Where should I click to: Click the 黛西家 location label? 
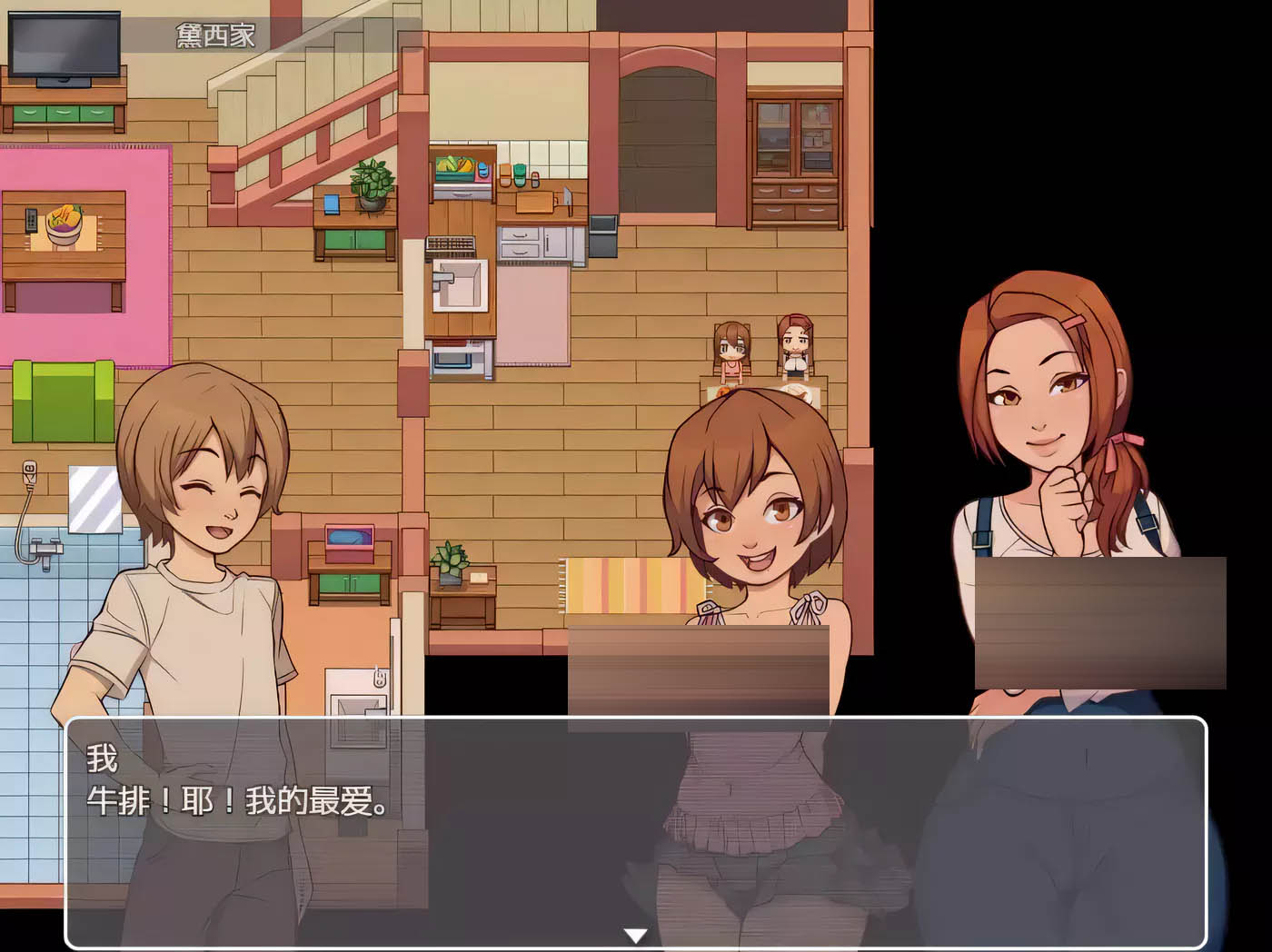pyautogui.click(x=214, y=35)
